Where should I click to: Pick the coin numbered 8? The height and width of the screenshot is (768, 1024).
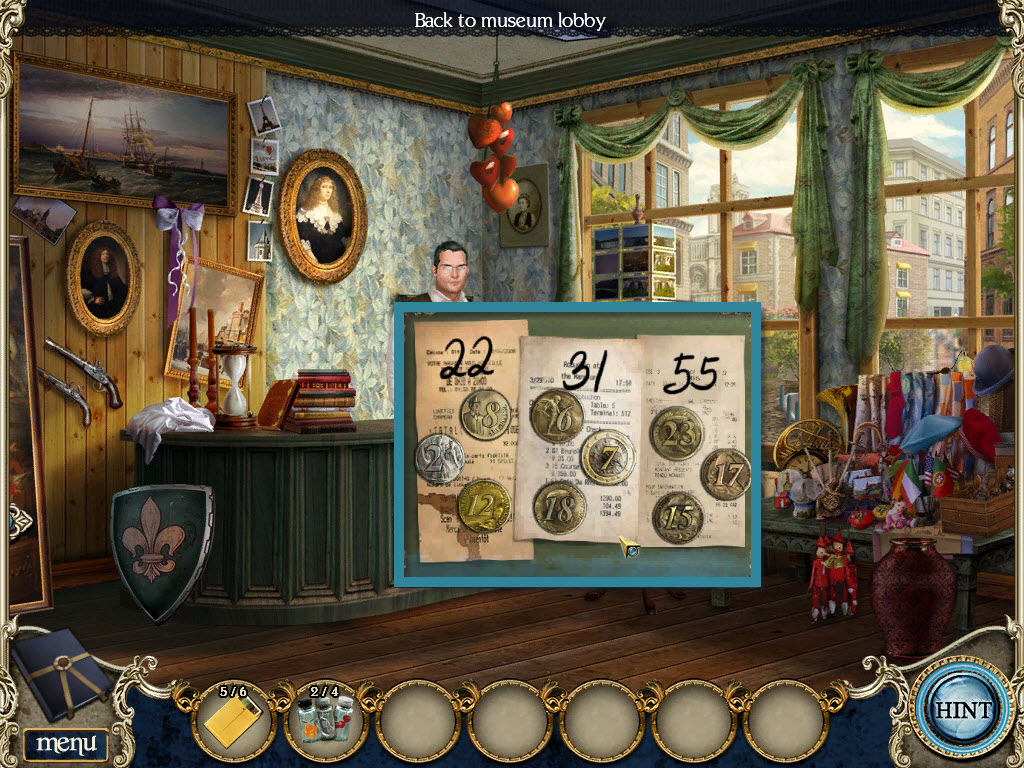click(x=486, y=414)
